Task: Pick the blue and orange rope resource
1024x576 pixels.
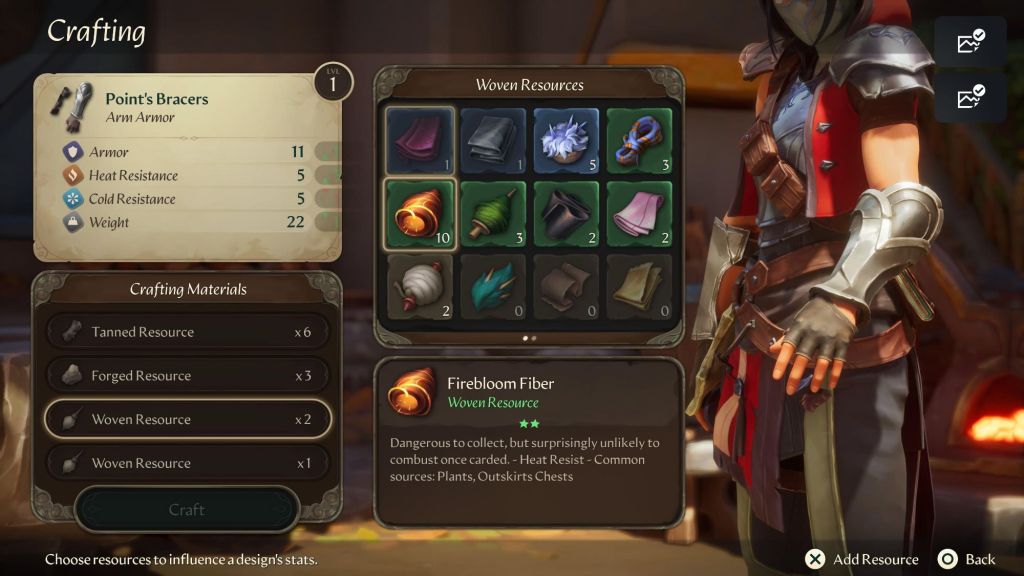Action: (x=641, y=140)
